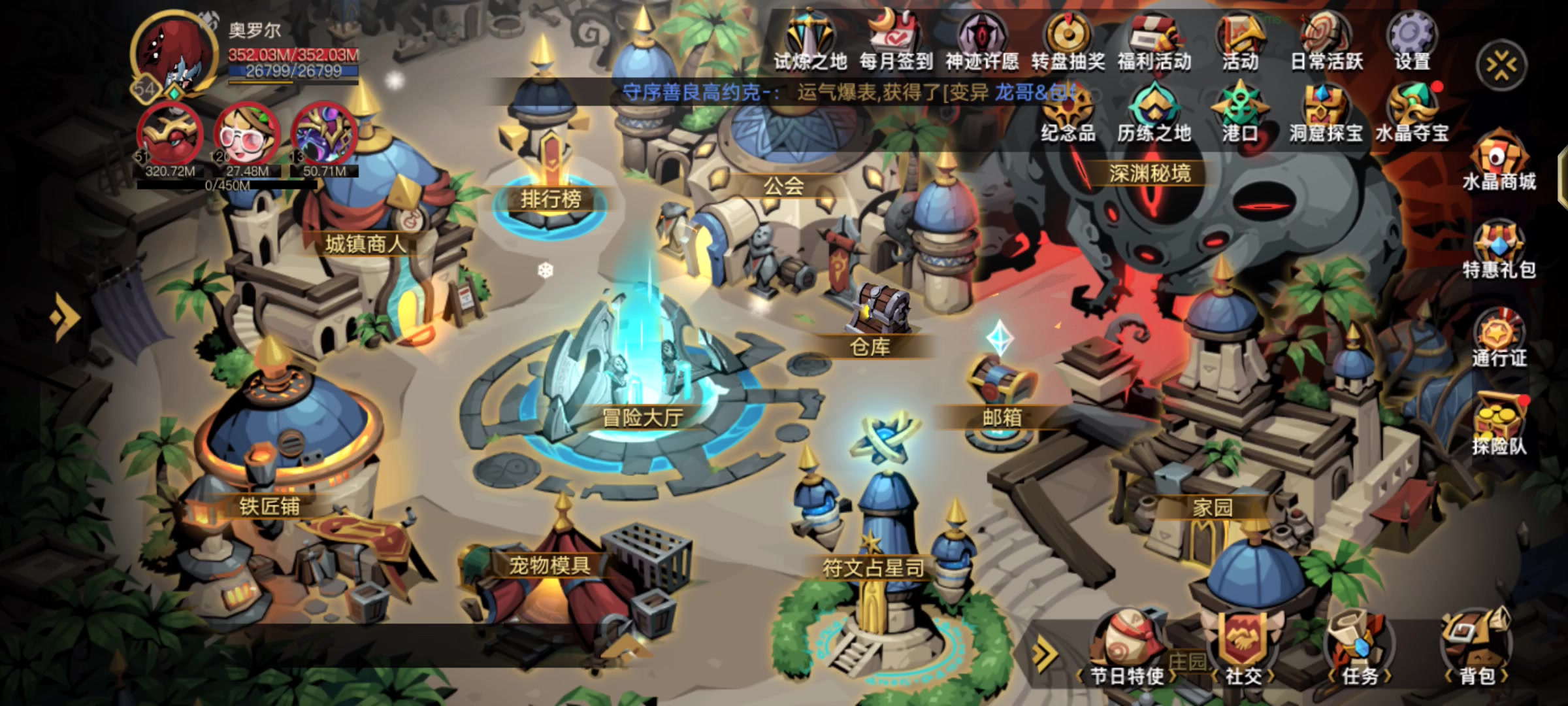Open the 纪念品 souvenirs icon
The image size is (1568, 706).
[x=1068, y=114]
